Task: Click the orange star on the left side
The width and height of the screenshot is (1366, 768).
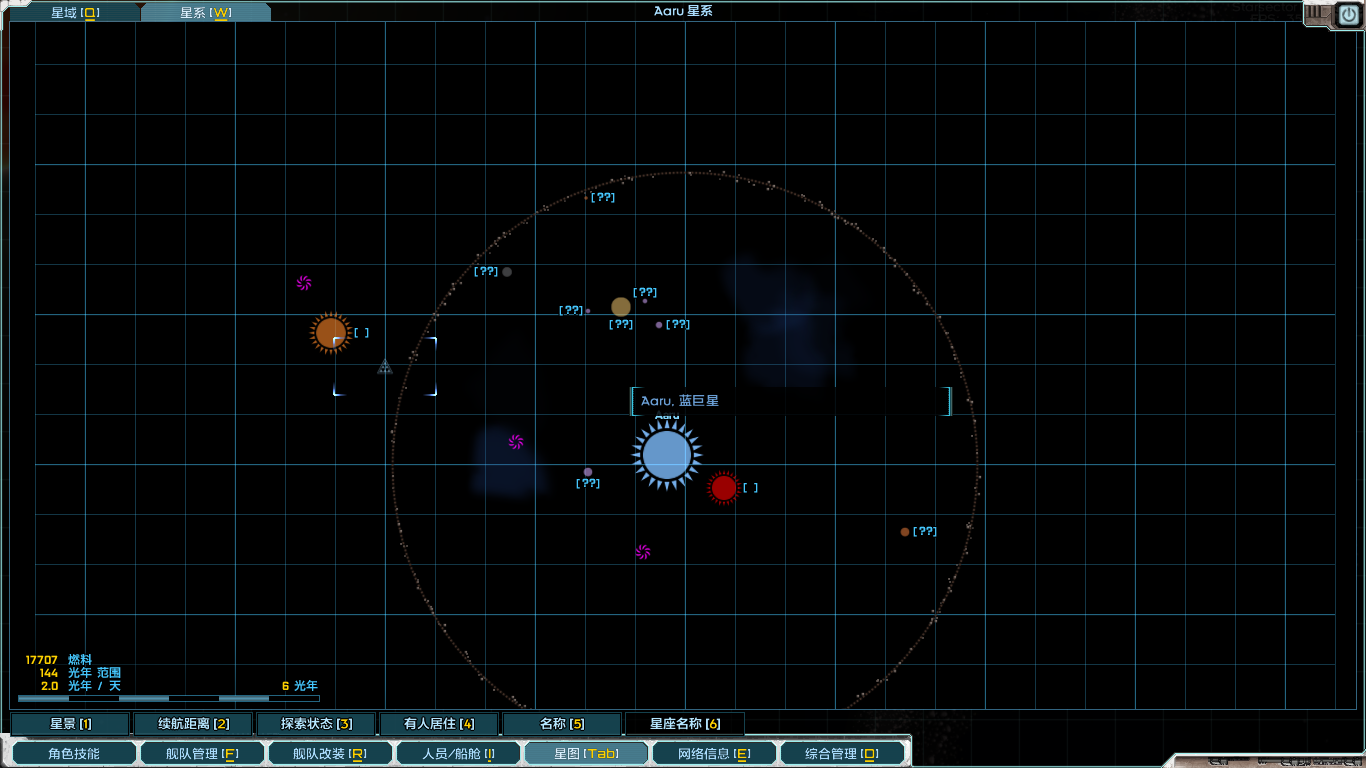Action: coord(331,332)
